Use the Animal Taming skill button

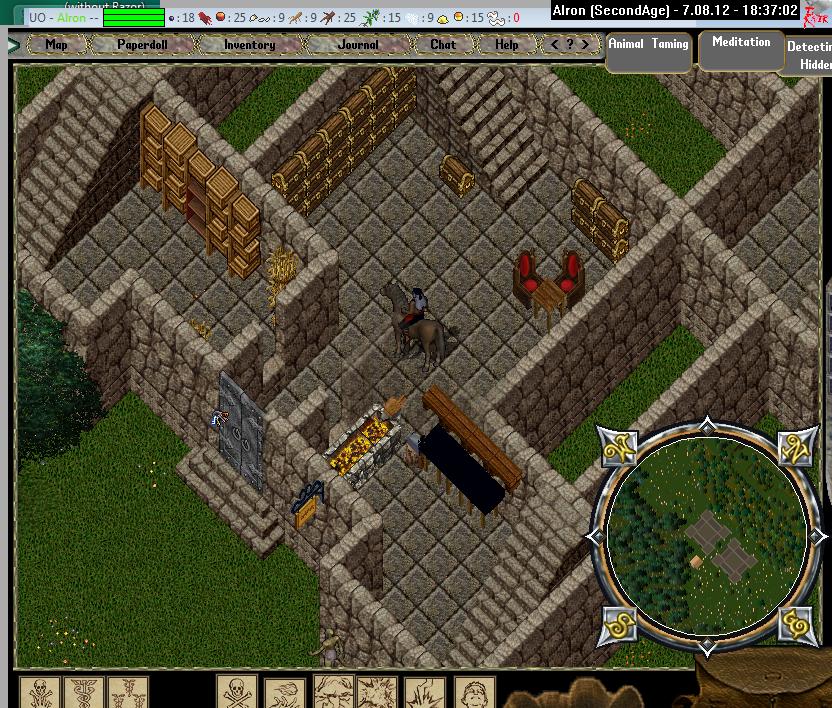(649, 50)
